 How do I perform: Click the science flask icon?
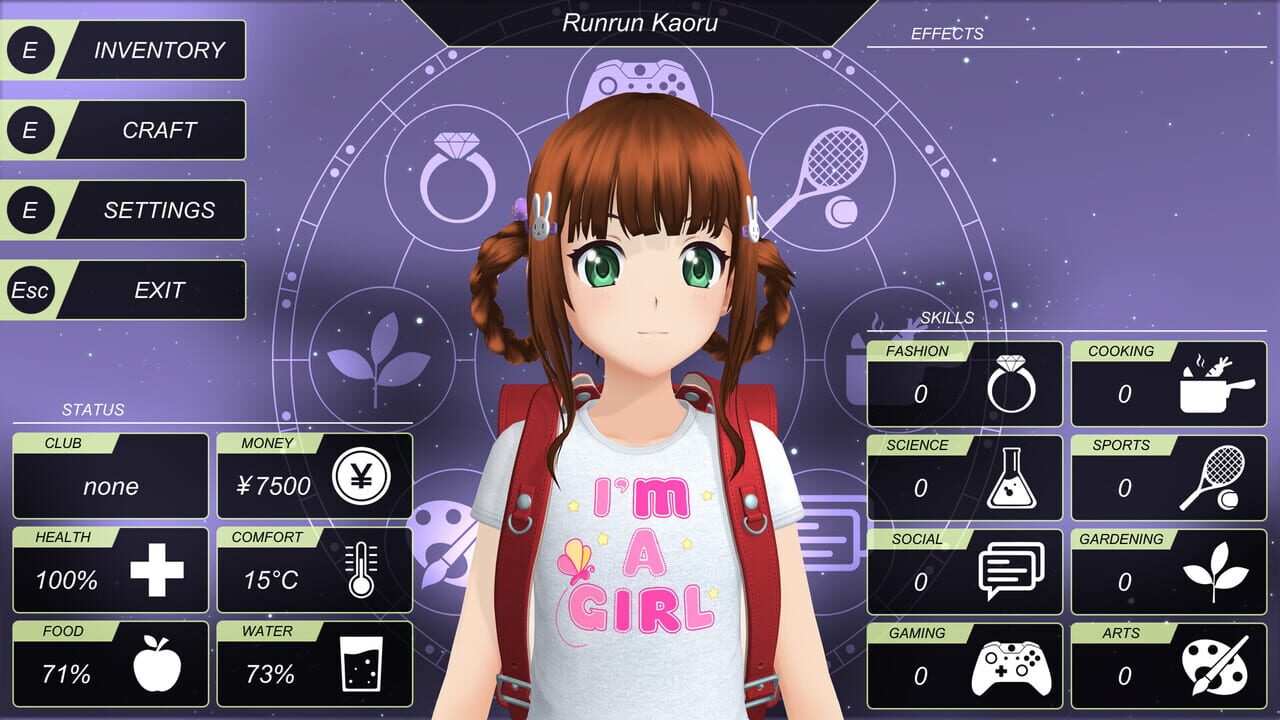(x=1013, y=480)
